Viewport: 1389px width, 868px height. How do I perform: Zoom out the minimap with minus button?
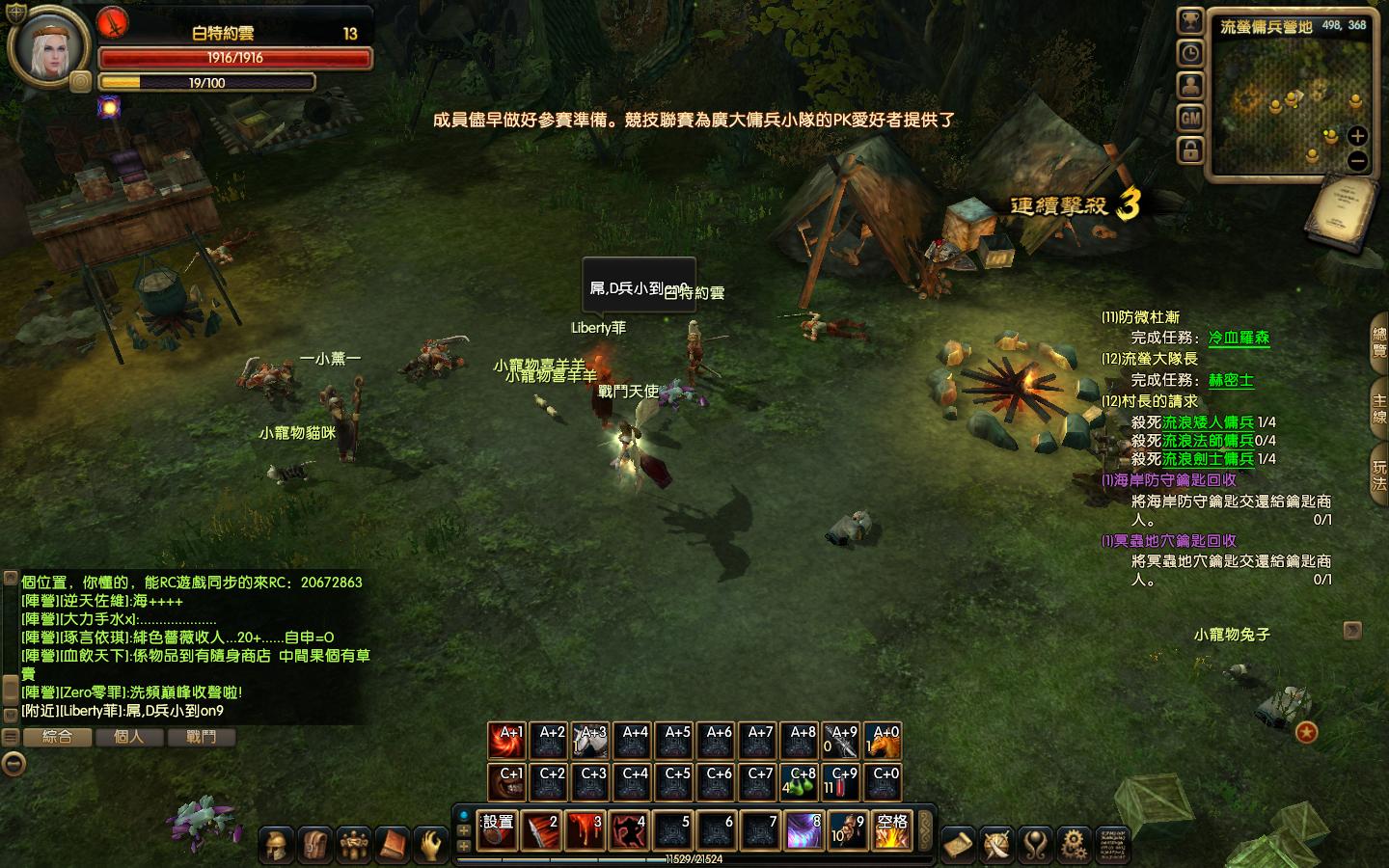1357,161
